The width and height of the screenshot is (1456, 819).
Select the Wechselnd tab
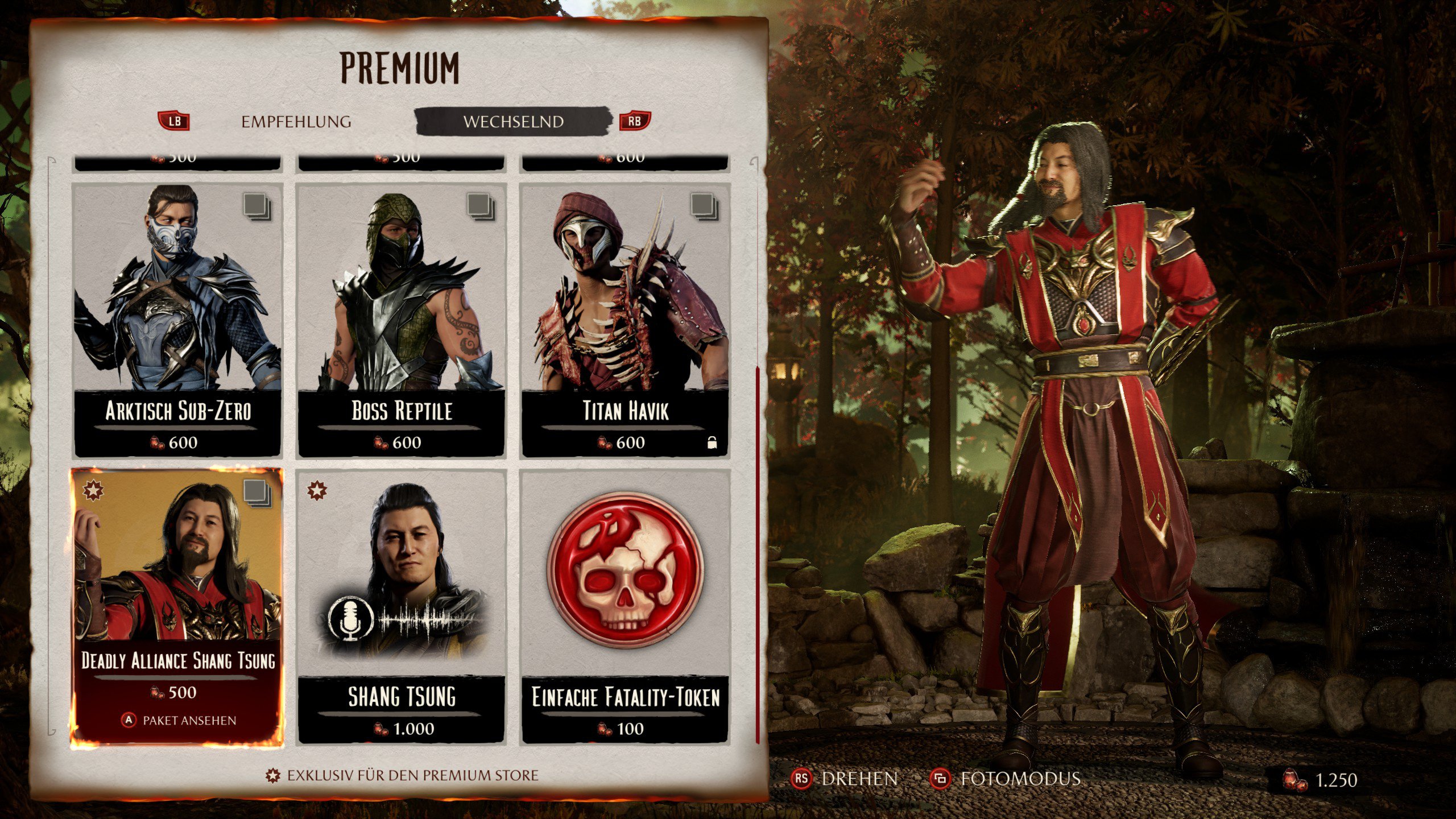(x=513, y=122)
